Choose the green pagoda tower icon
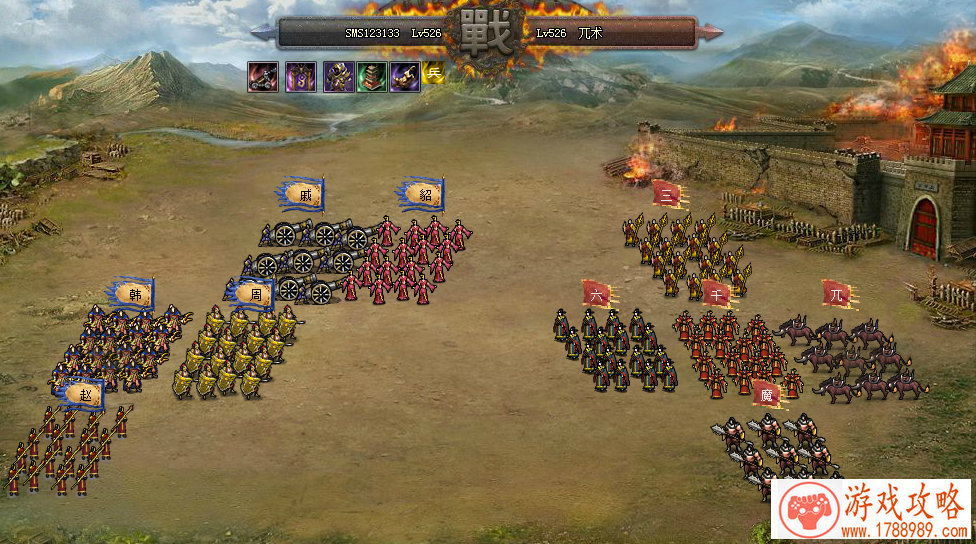Viewport: 976px width, 544px height. (371, 76)
